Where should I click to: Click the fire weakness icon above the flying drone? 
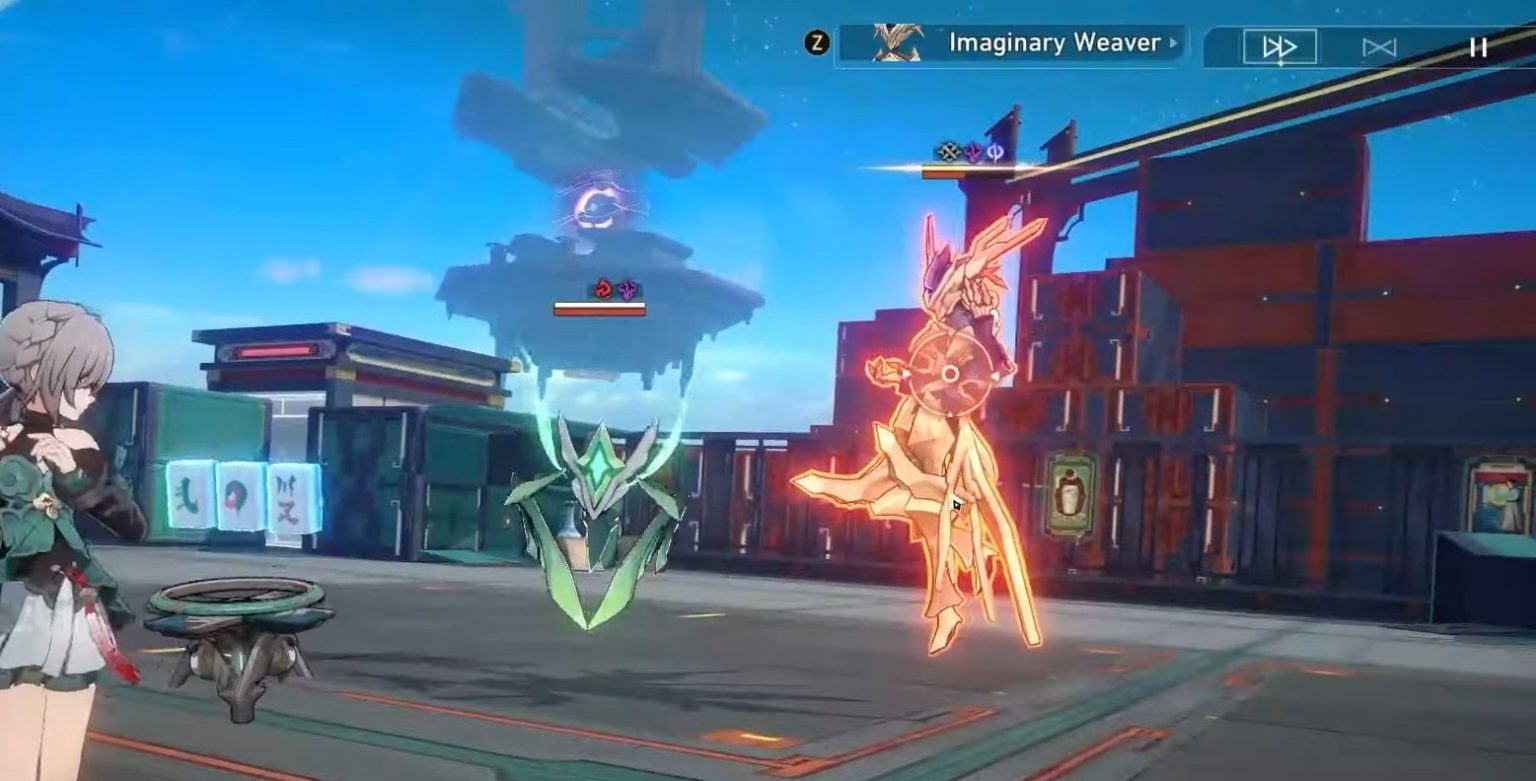click(602, 289)
